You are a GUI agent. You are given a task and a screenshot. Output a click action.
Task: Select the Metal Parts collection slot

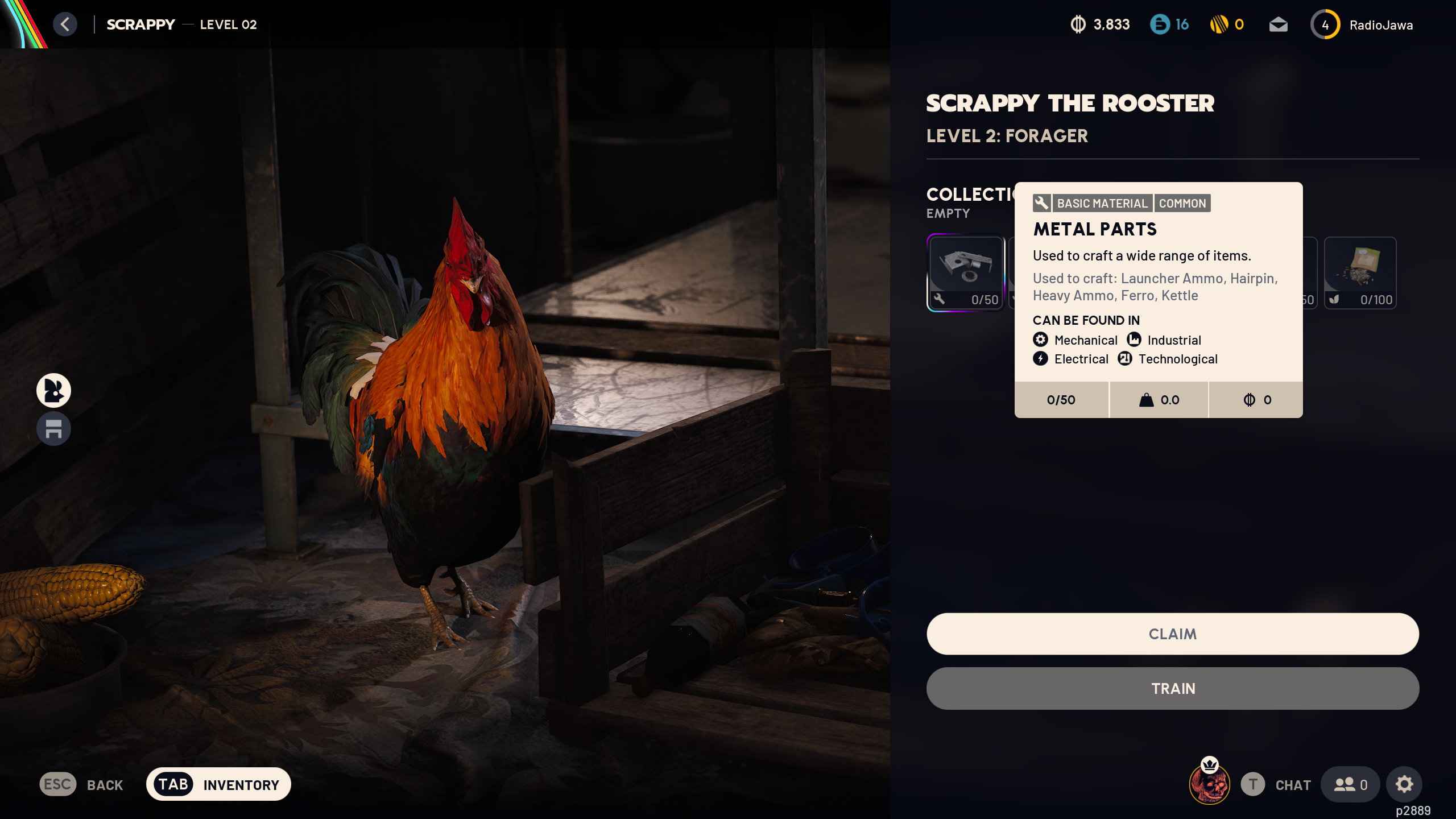pos(966,272)
